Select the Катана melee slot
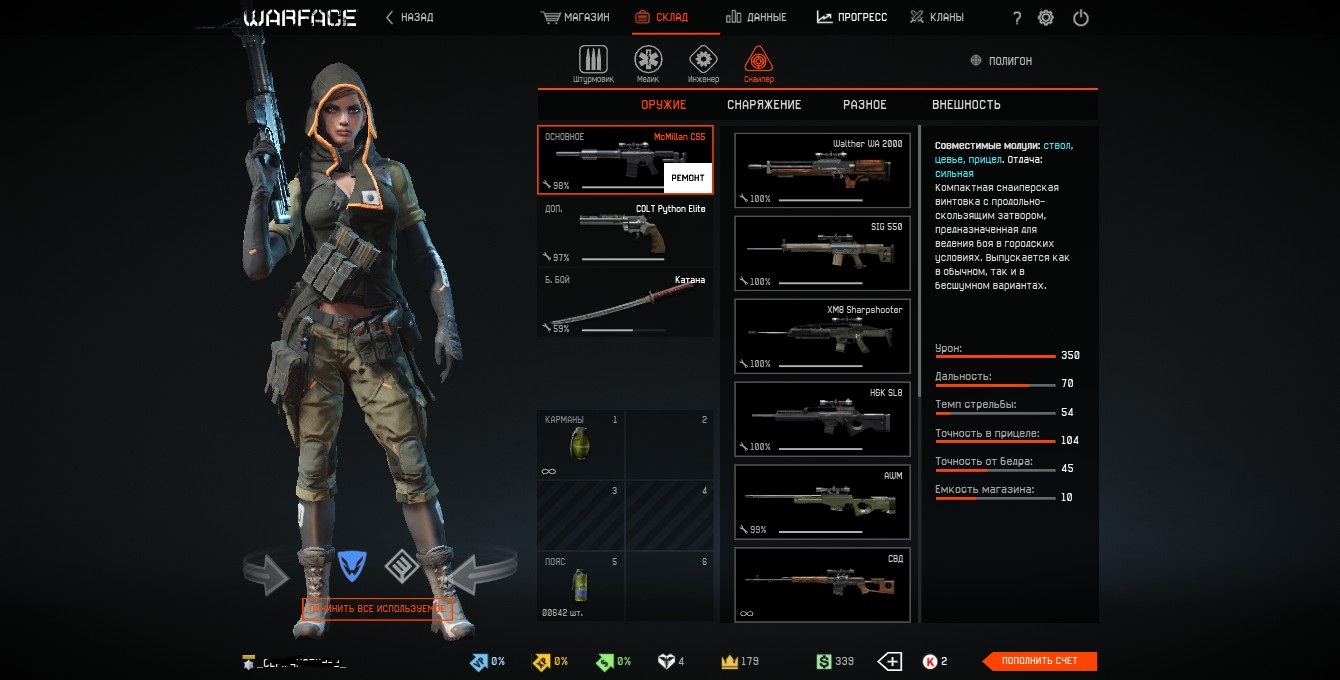Image resolution: width=1340 pixels, height=680 pixels. pos(626,303)
